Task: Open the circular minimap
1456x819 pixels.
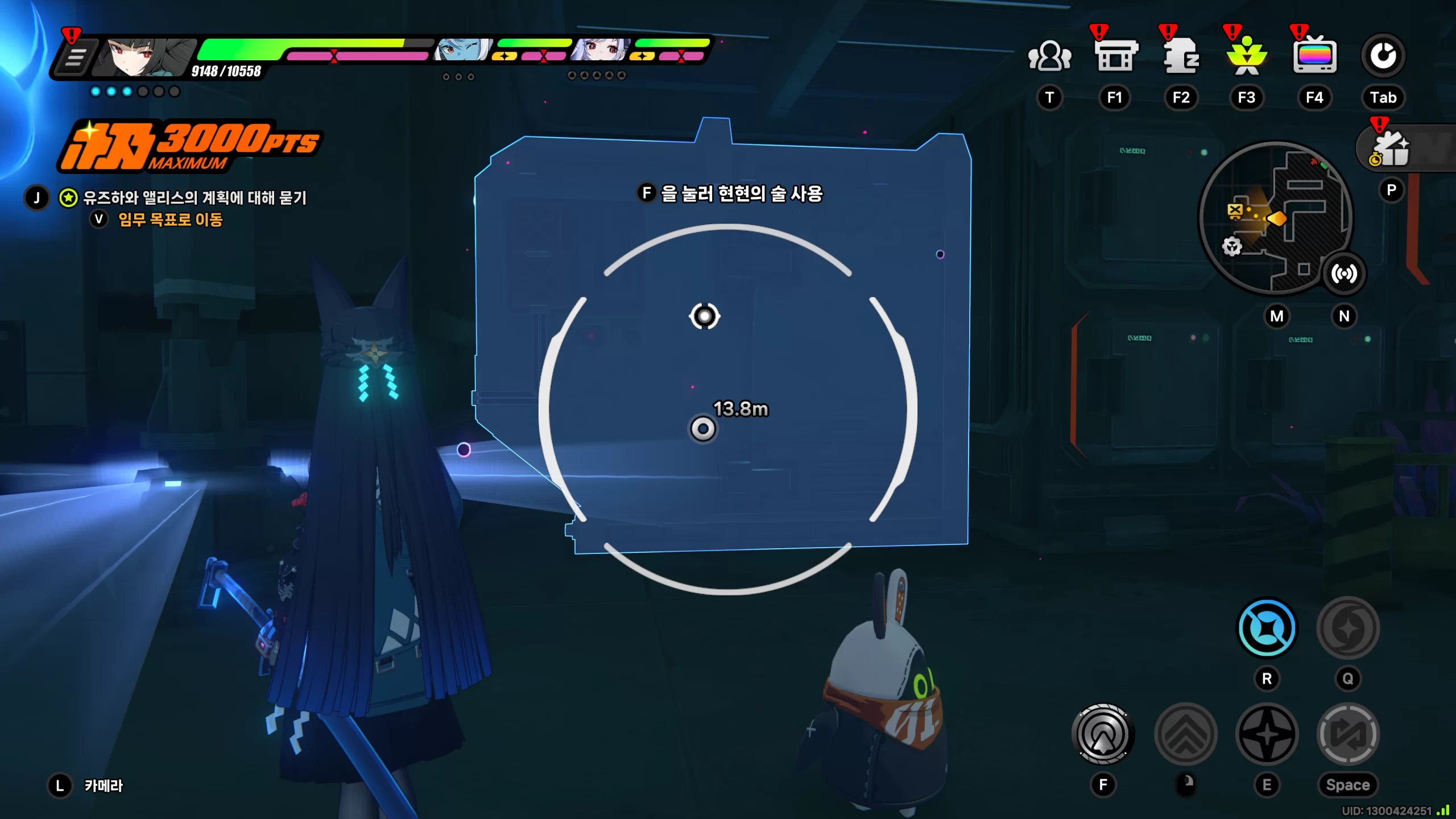Action: coord(1275,219)
